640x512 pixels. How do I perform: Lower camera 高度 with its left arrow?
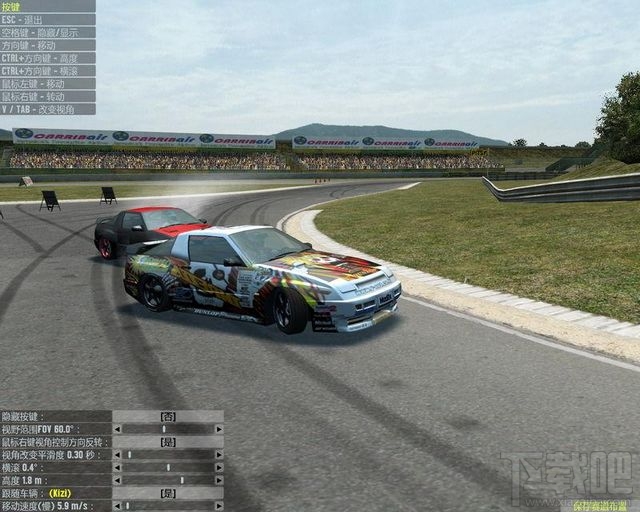(116, 480)
